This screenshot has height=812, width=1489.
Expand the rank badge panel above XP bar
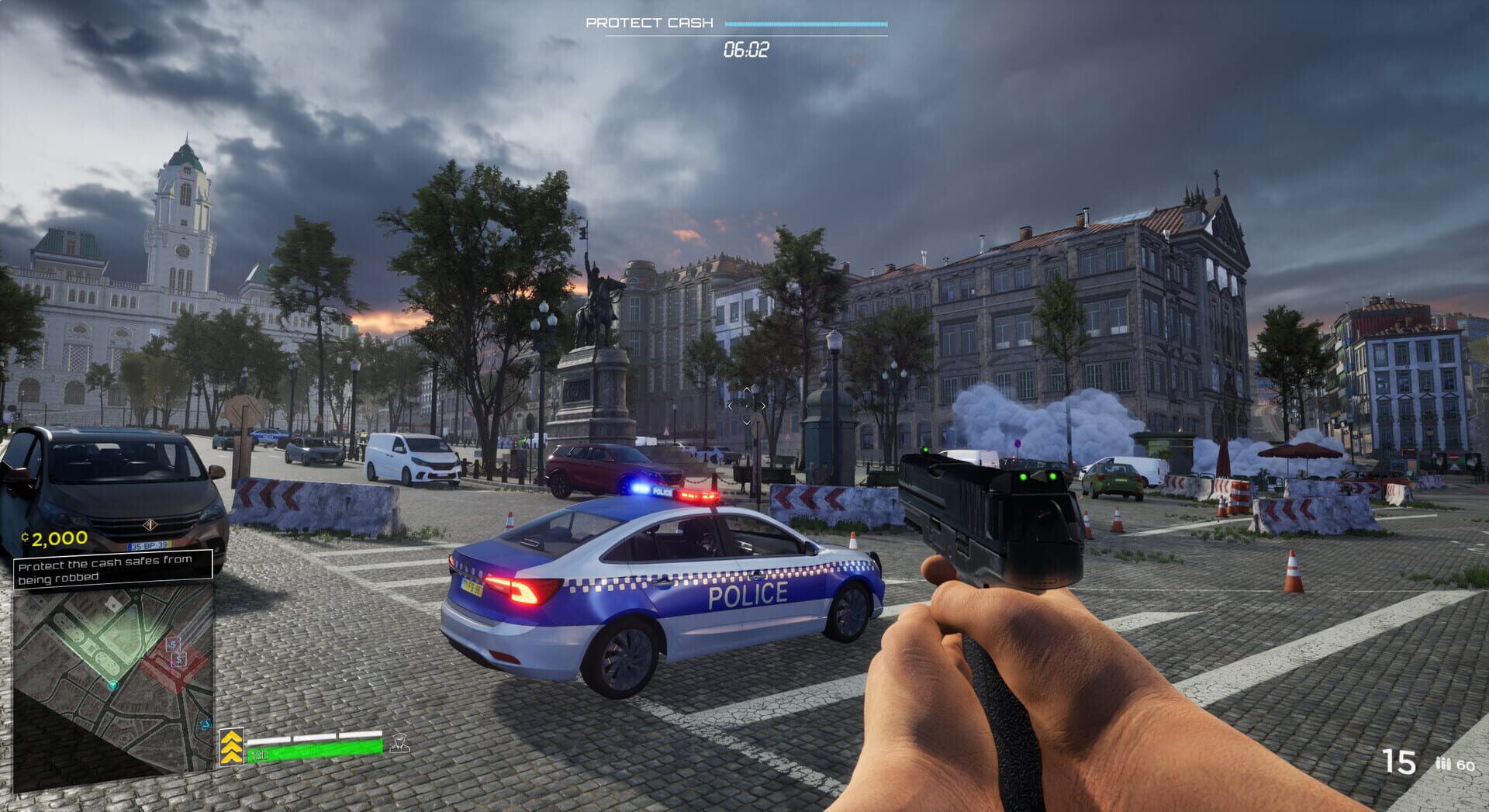coord(232,747)
